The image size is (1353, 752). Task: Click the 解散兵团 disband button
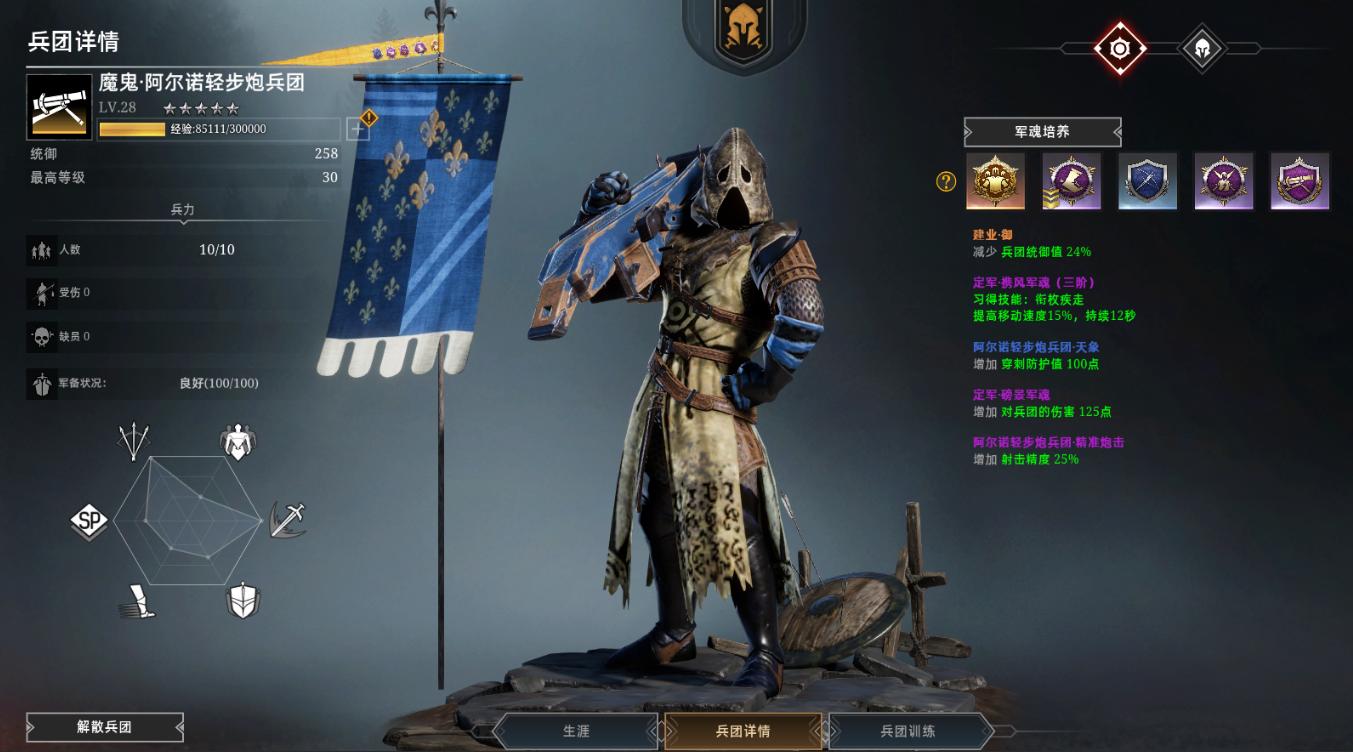(105, 727)
